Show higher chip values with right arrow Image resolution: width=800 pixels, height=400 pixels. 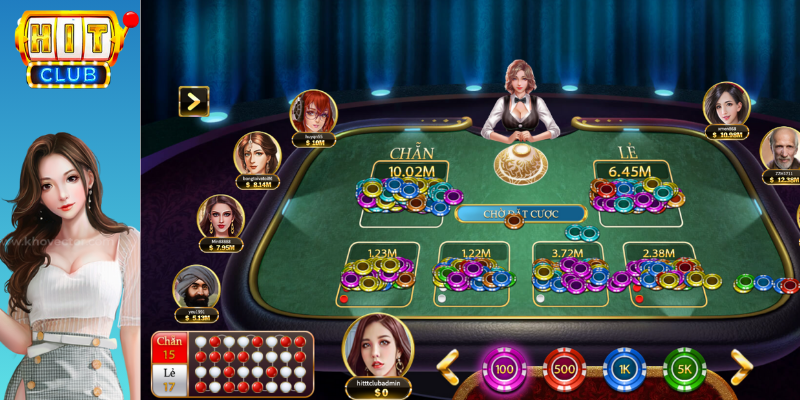coord(741,367)
